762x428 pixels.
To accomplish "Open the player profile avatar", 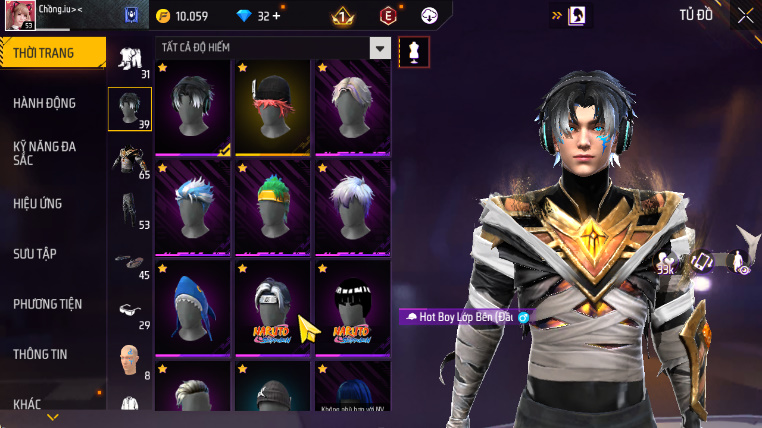I will [20, 15].
